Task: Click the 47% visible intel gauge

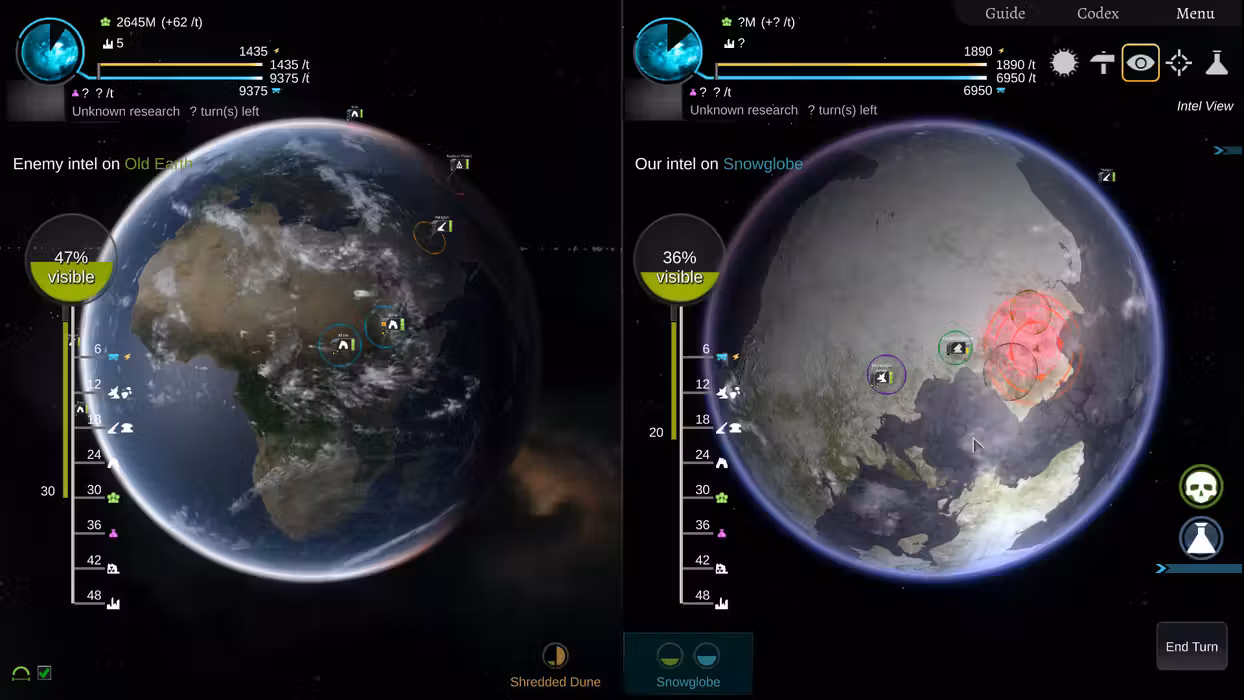Action: coord(71,260)
